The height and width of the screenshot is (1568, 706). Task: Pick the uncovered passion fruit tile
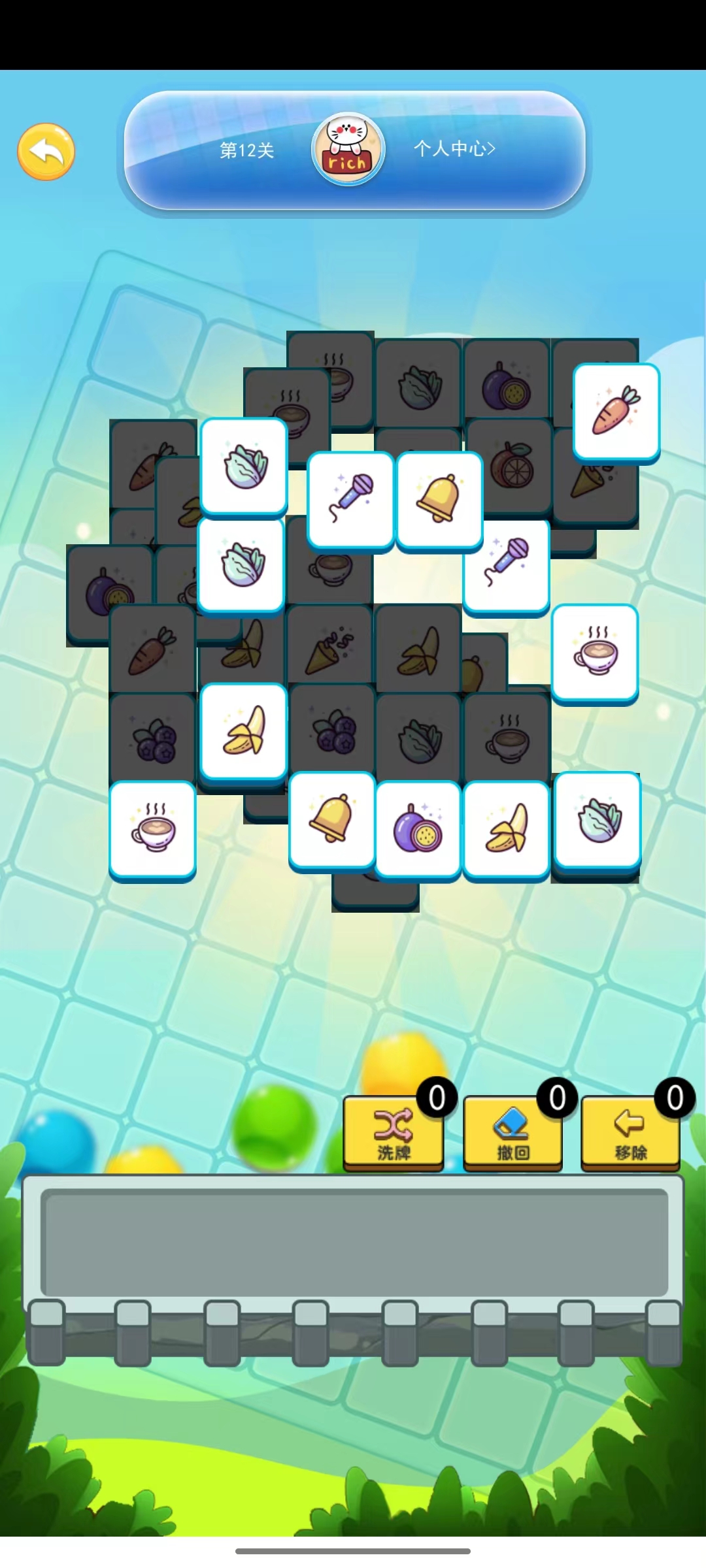point(418,828)
